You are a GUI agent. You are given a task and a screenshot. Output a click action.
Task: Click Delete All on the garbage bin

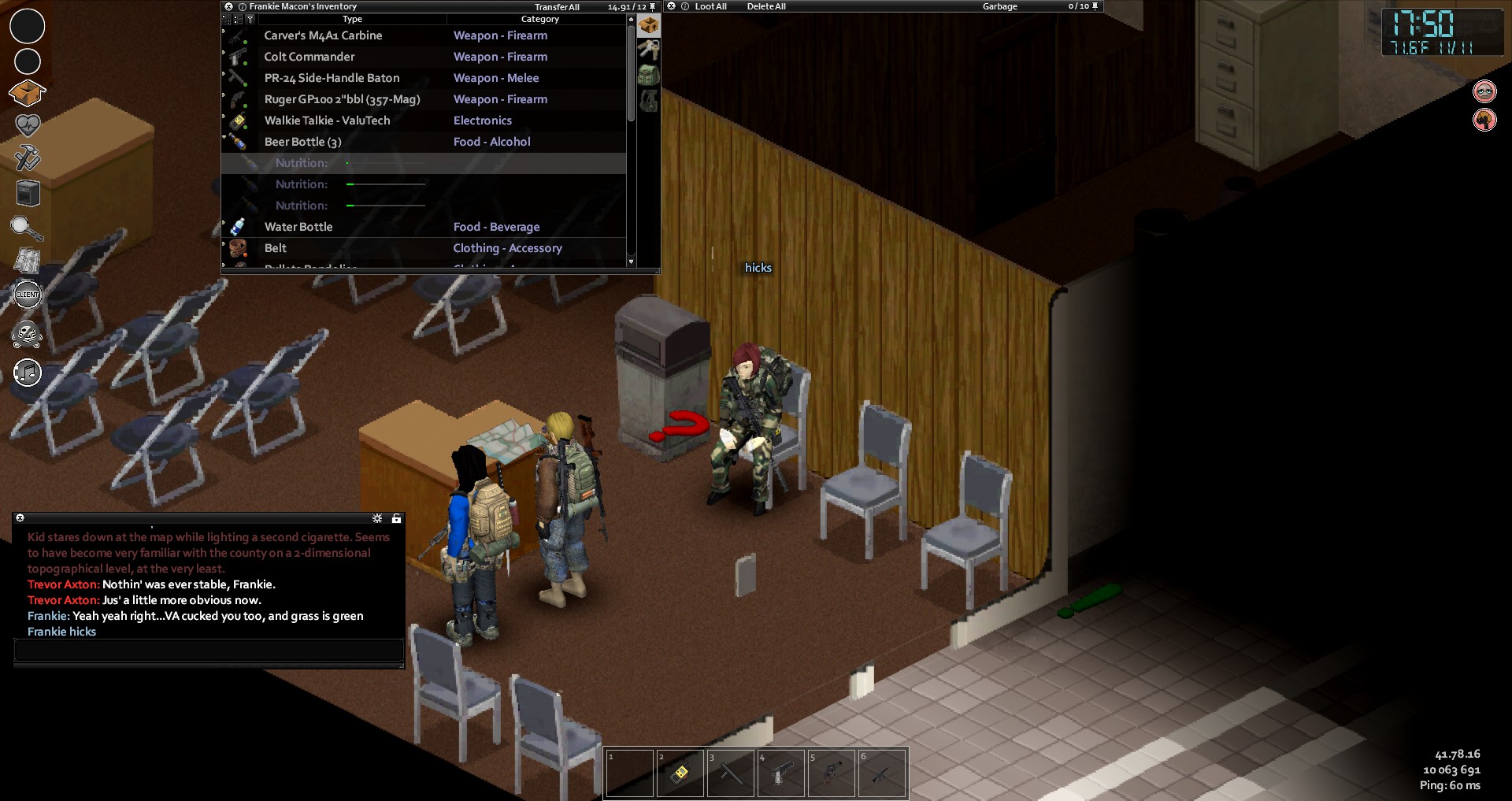(x=766, y=6)
